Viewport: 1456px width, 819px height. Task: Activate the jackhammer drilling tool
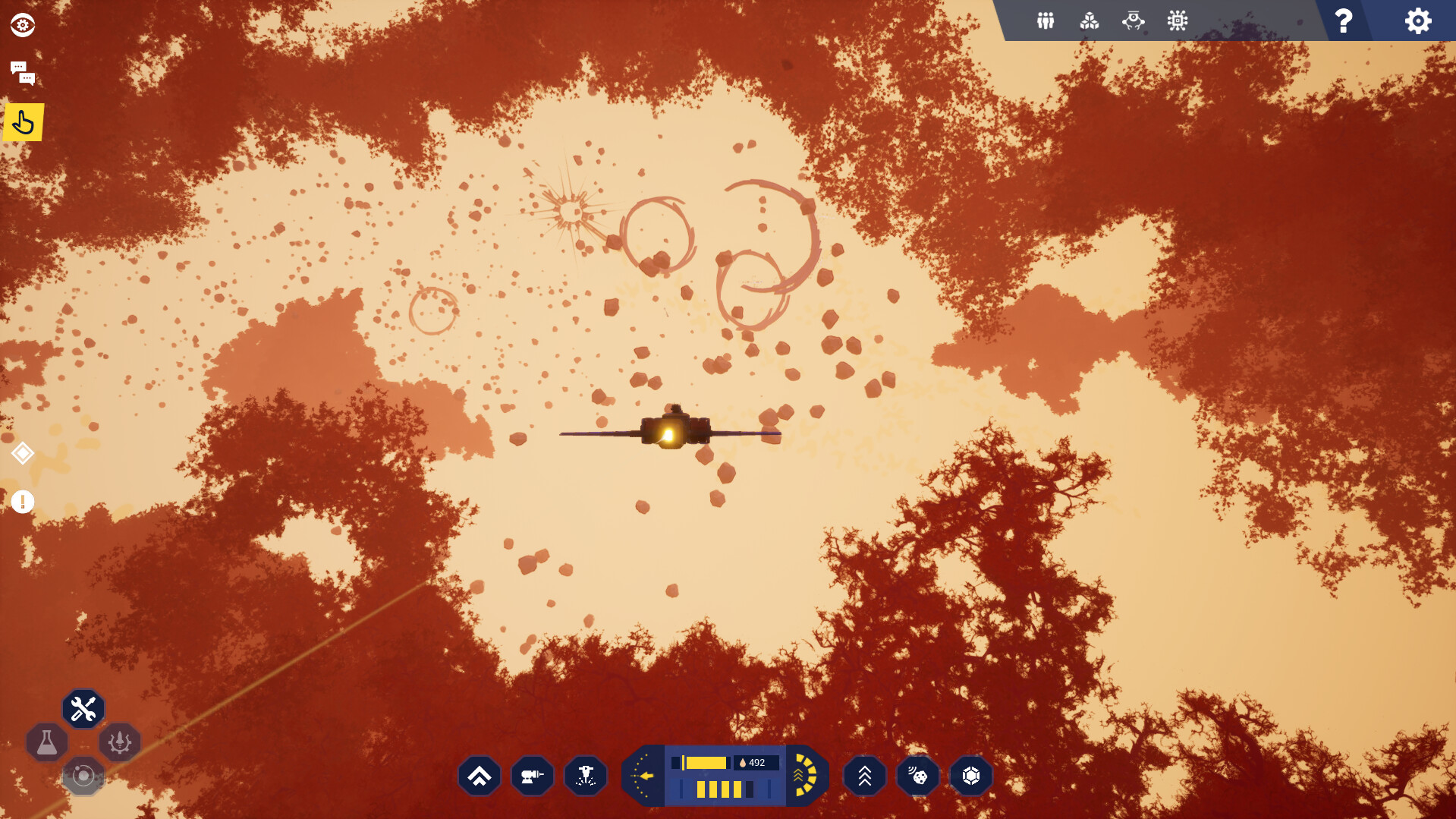[585, 775]
